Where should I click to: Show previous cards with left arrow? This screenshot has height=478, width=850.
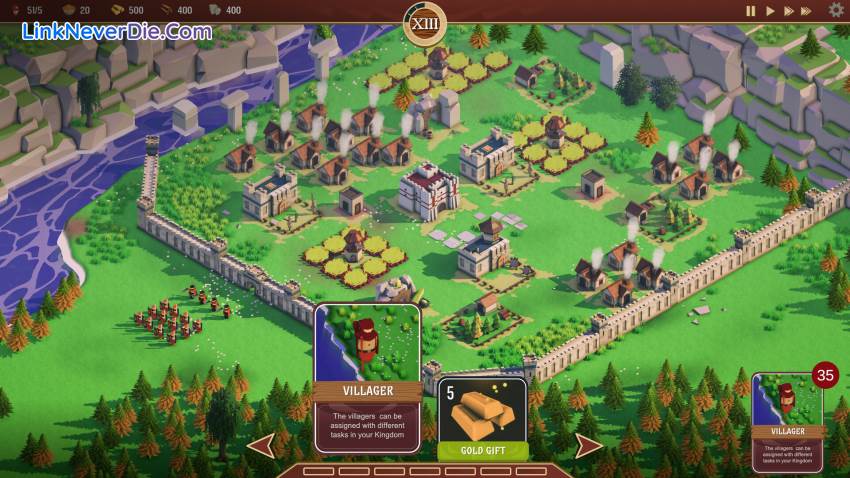[x=262, y=445]
